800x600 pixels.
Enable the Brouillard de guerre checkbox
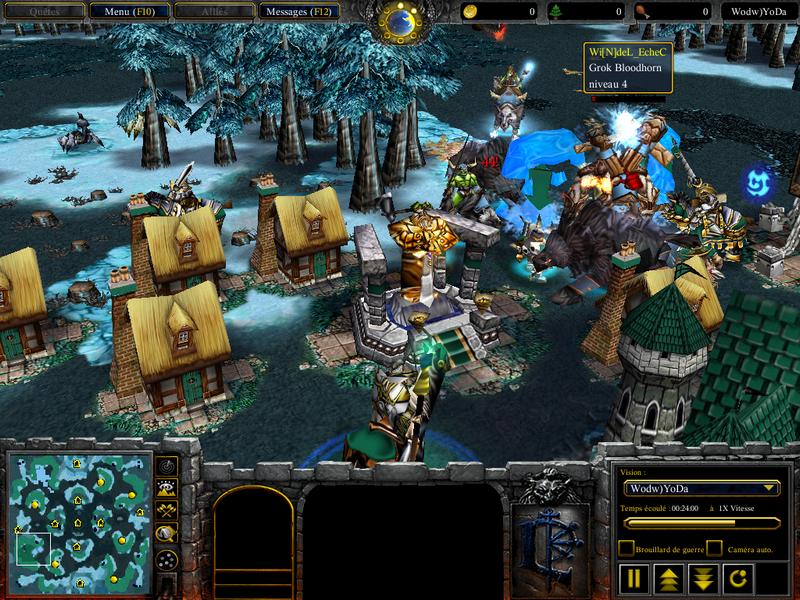(x=626, y=548)
